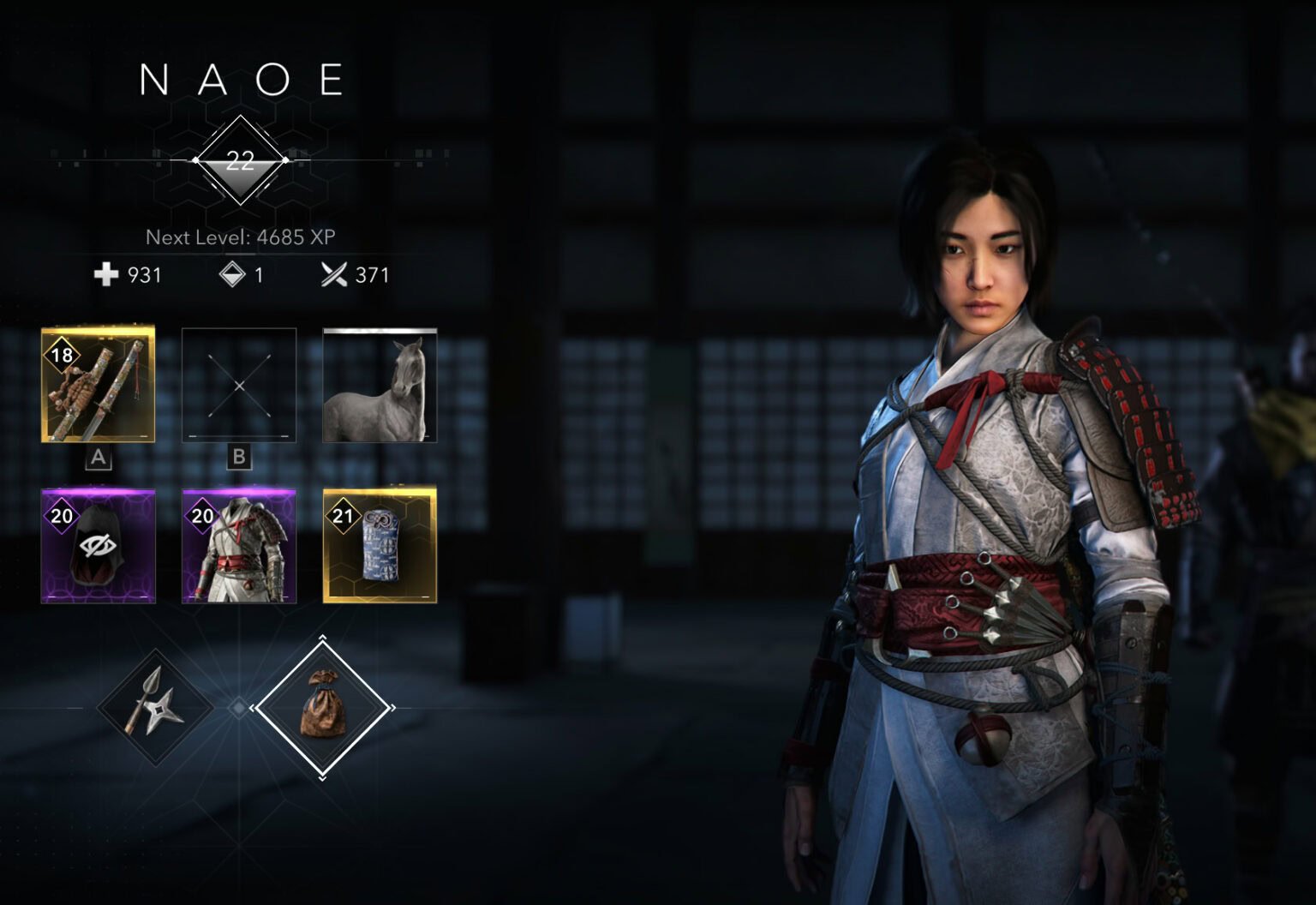The width and height of the screenshot is (1316, 905).
Task: Click the NAOE character name heading
Action: 241,80
